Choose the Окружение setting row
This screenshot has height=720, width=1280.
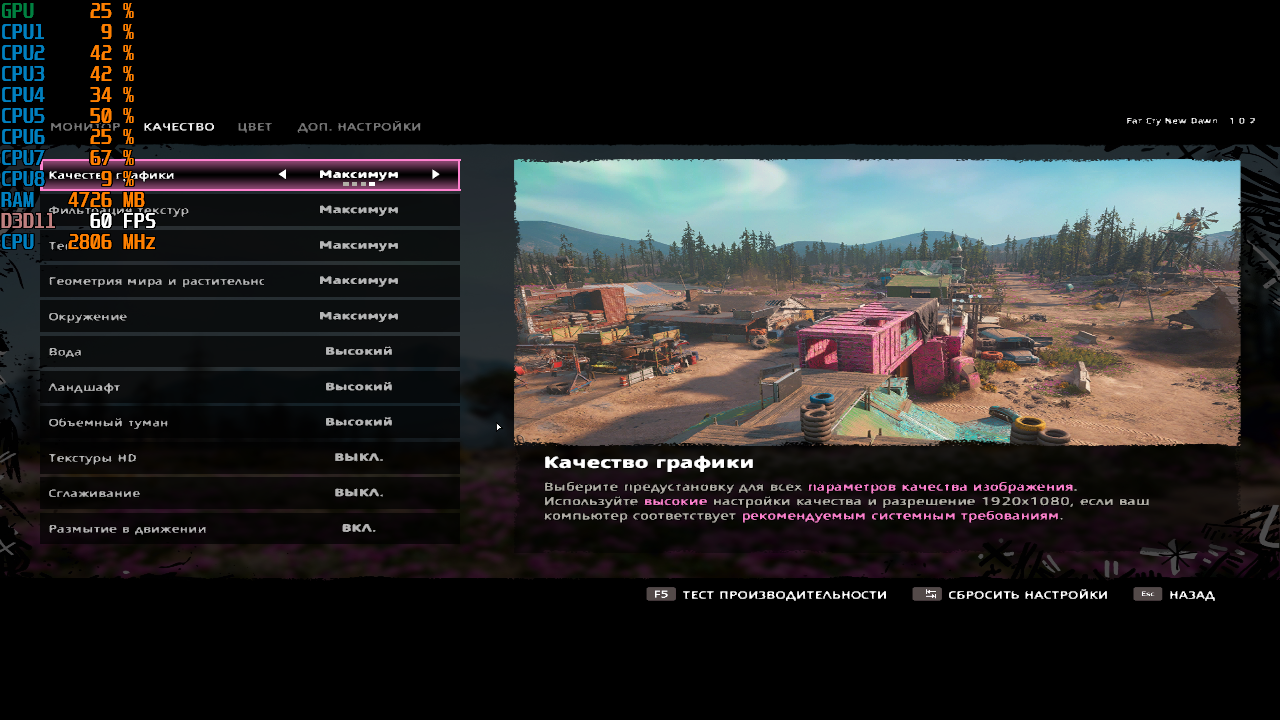click(x=250, y=316)
